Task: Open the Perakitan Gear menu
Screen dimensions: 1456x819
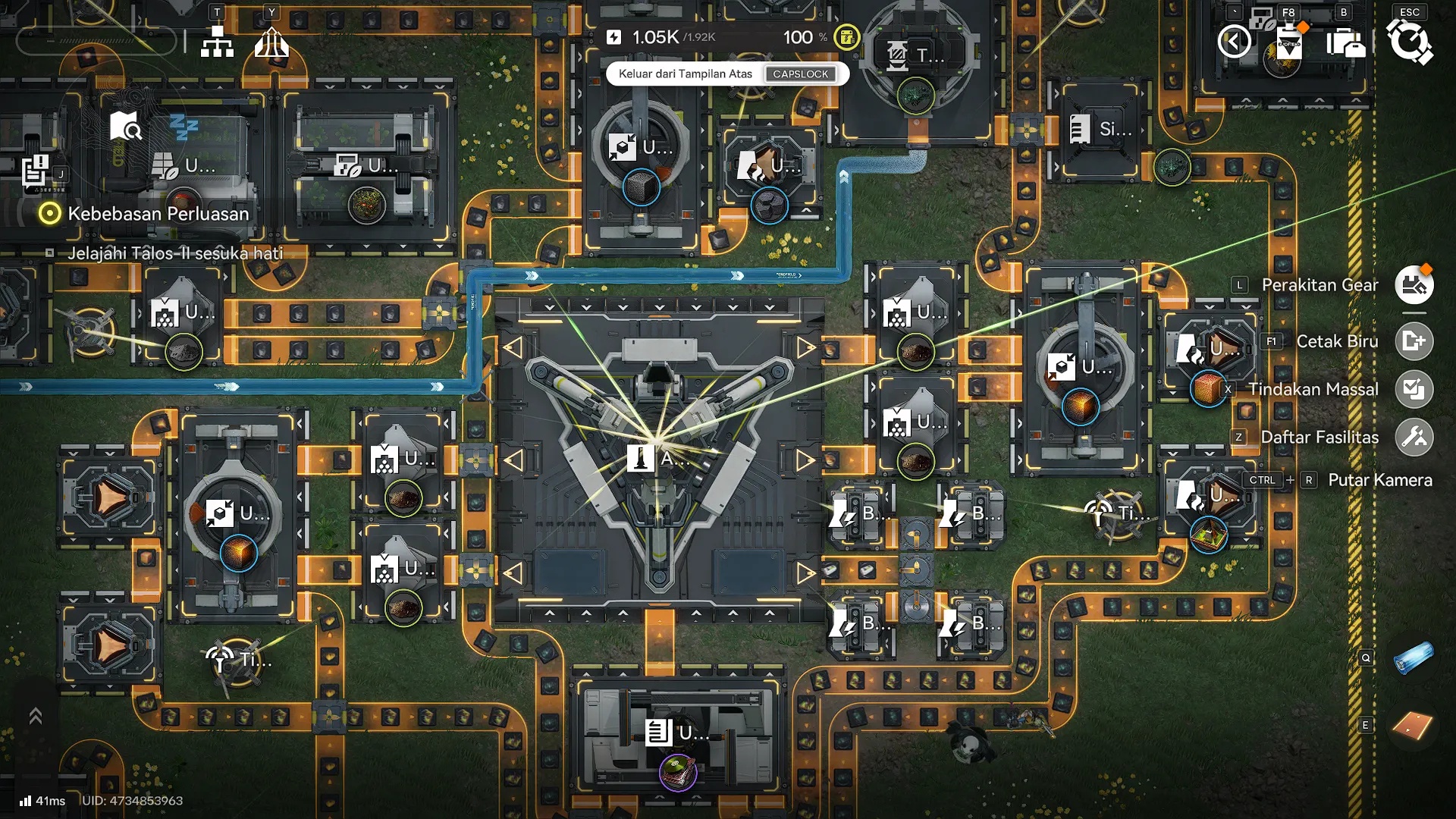Action: pos(1414,285)
